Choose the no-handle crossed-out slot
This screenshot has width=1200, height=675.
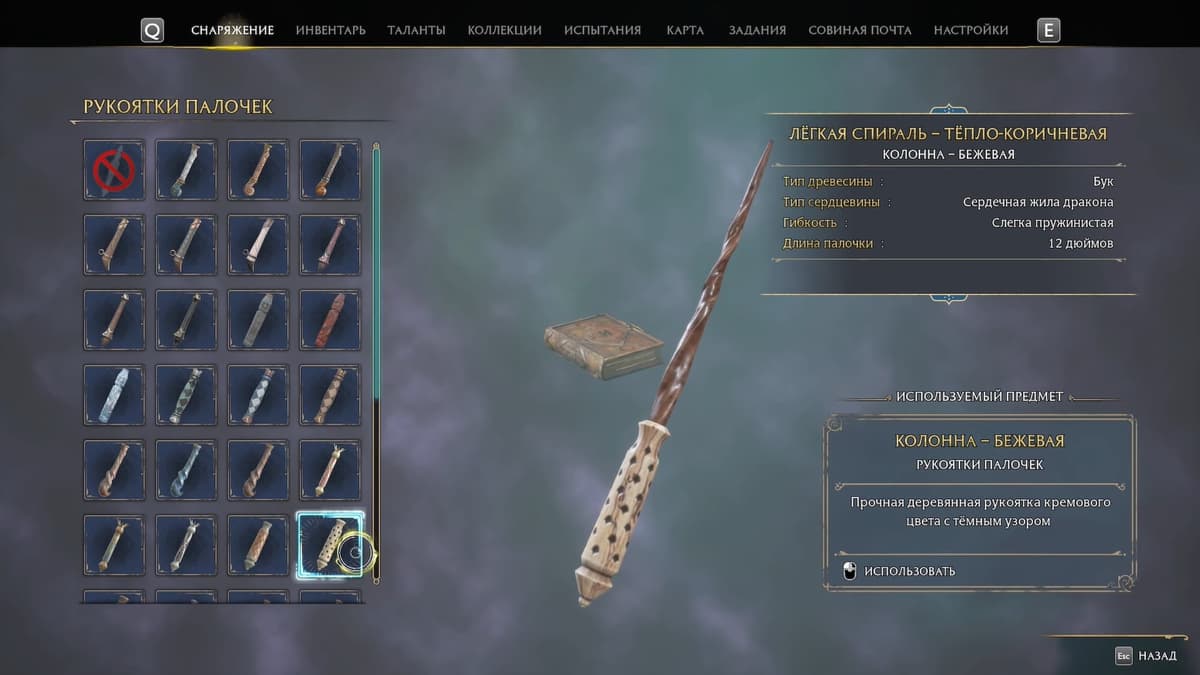[114, 170]
